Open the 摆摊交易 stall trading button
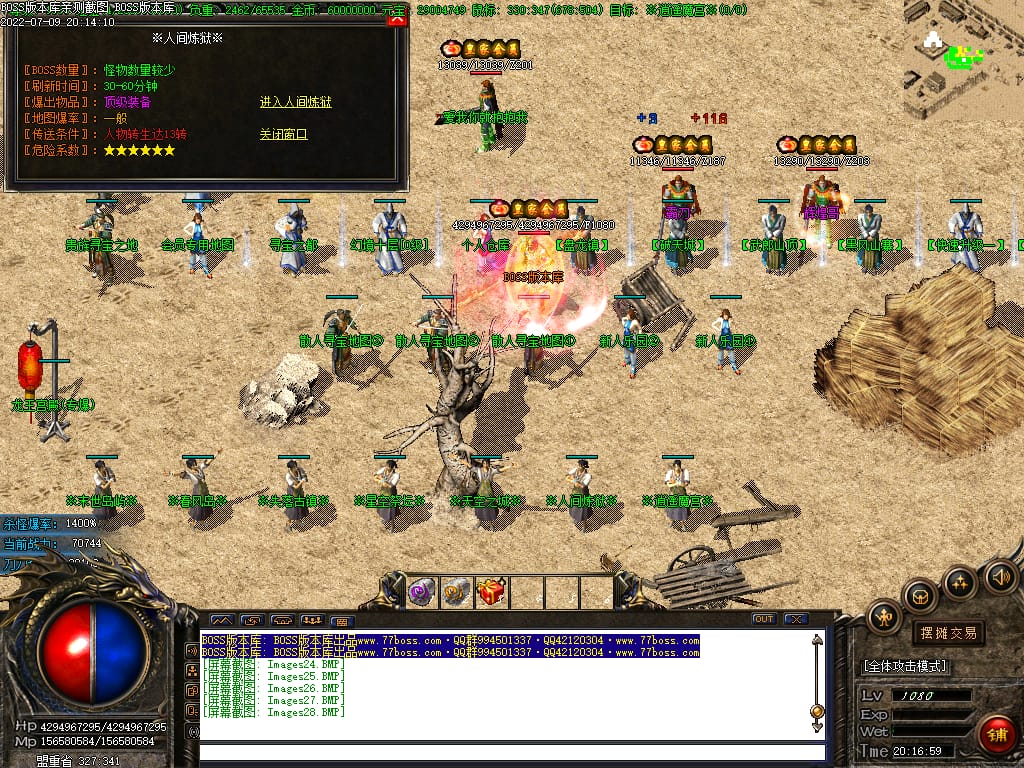This screenshot has height=768, width=1024. click(x=947, y=633)
